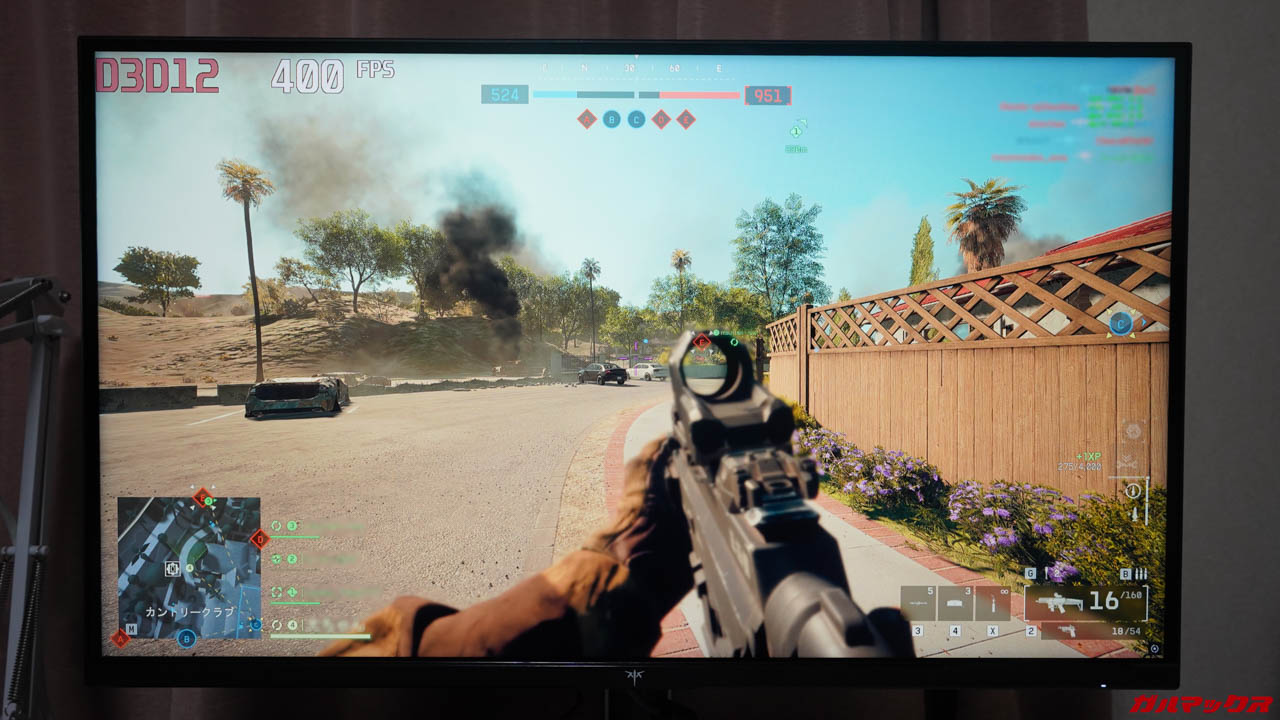This screenshot has width=1280, height=720.
Task: Click the red D marker on the minimap edge
Action: [x=259, y=539]
